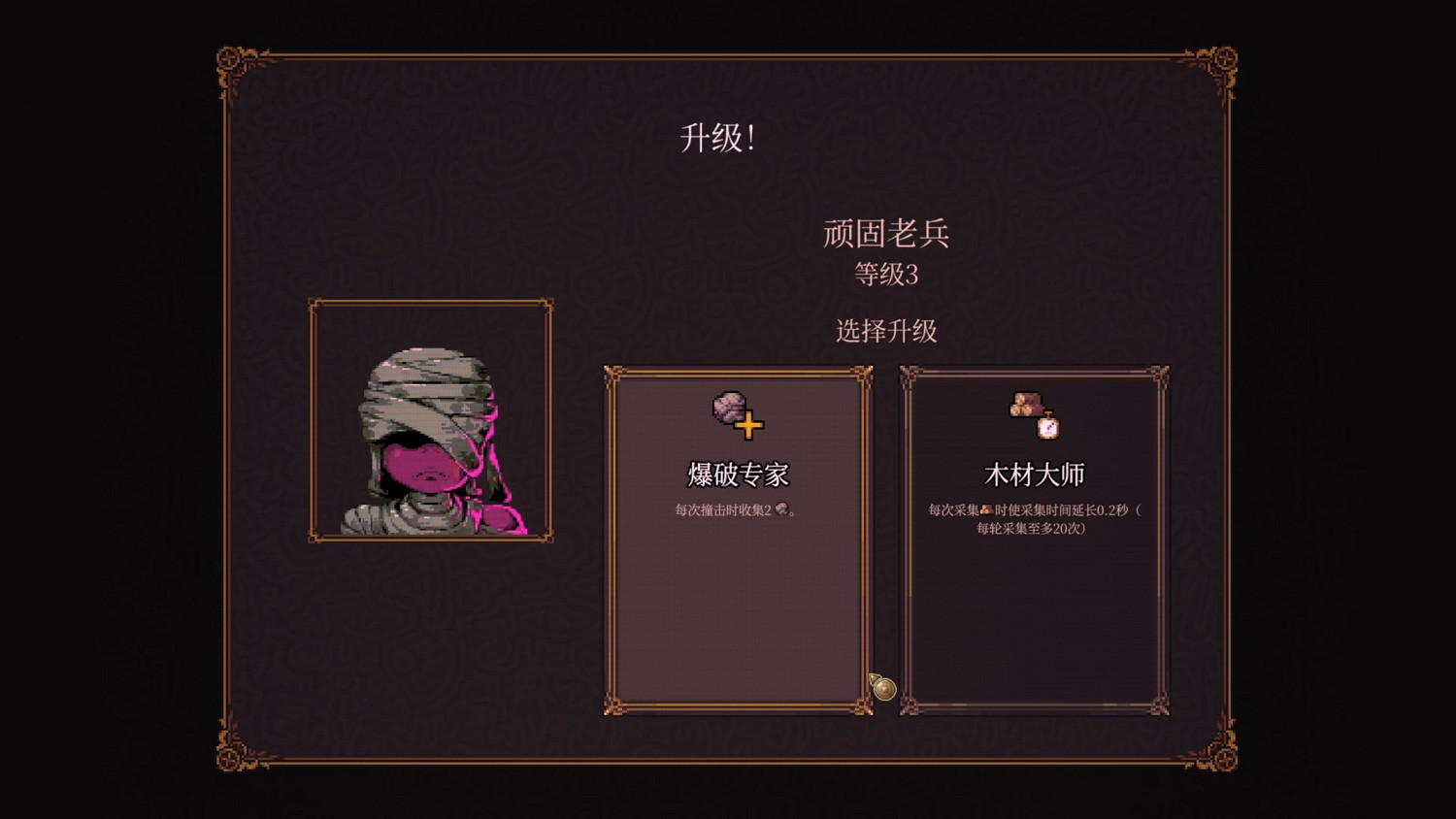Click the 顽固老兵 character name
The width and height of the screenshot is (1456, 819).
[x=886, y=233]
